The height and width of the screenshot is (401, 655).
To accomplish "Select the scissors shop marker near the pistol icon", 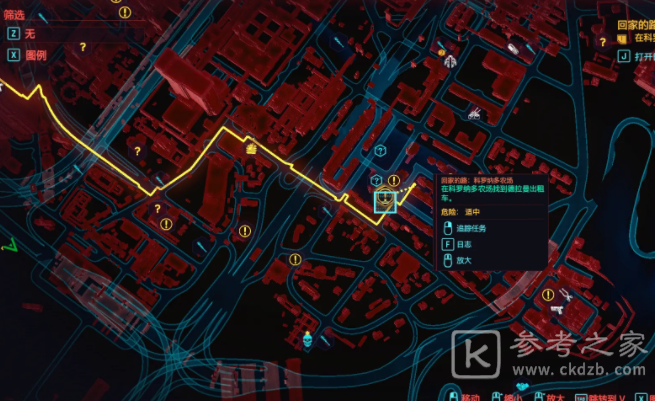I will (566, 295).
